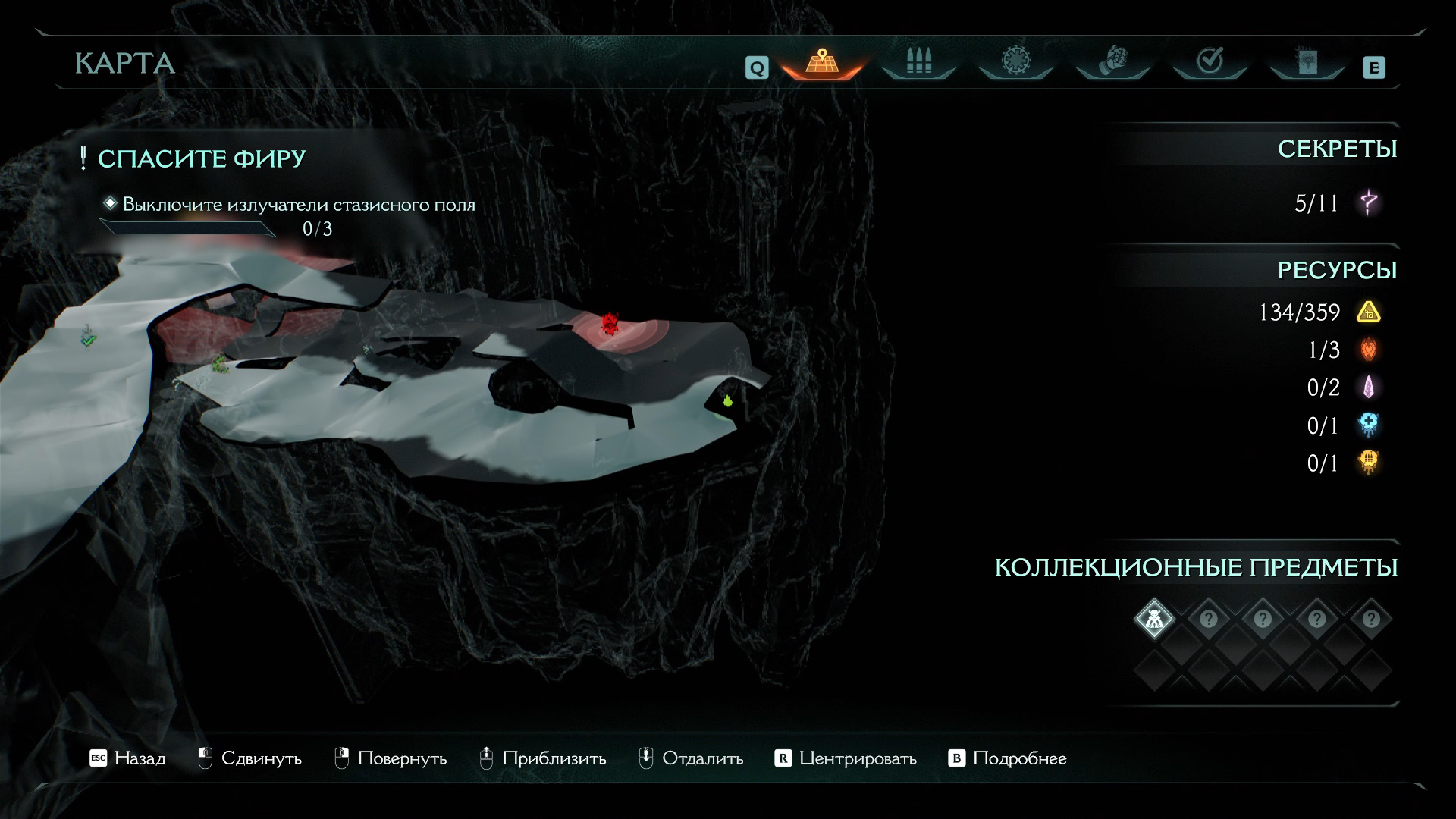Select the unlocked collectible toy icon
Viewport: 1456px width, 819px height.
(x=1154, y=619)
